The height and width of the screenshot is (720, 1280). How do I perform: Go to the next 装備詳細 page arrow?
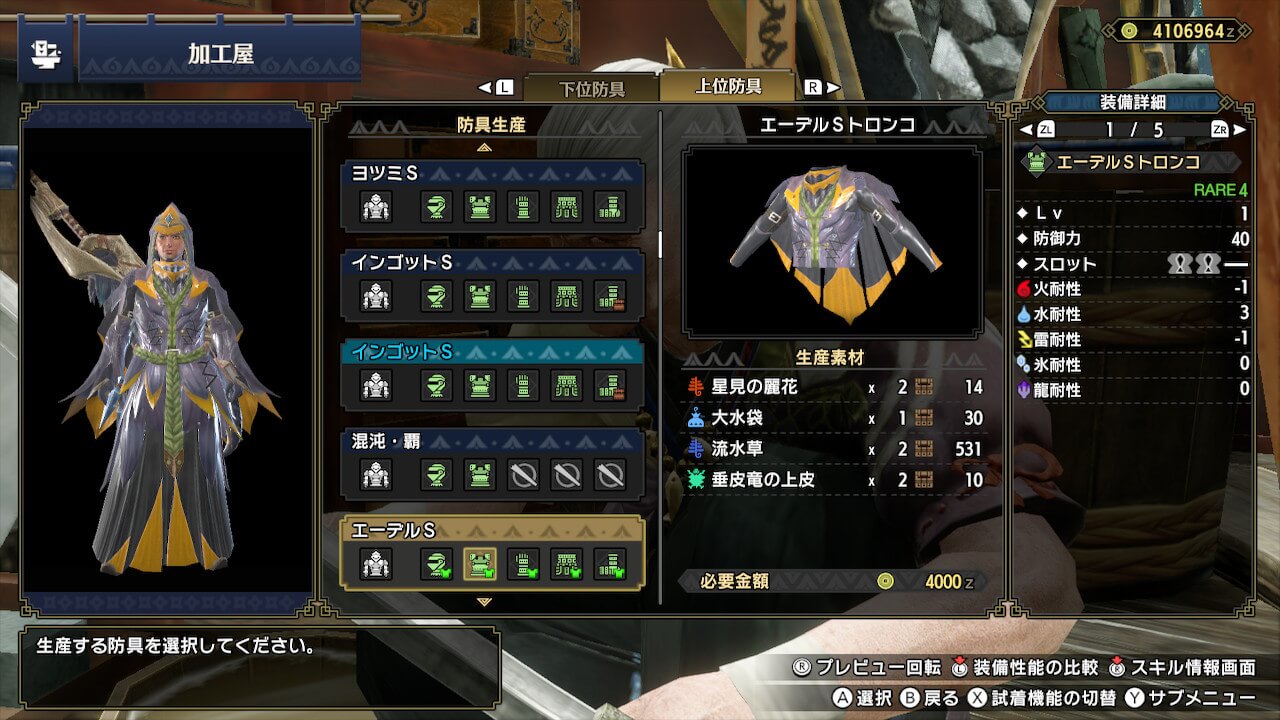tap(1240, 130)
